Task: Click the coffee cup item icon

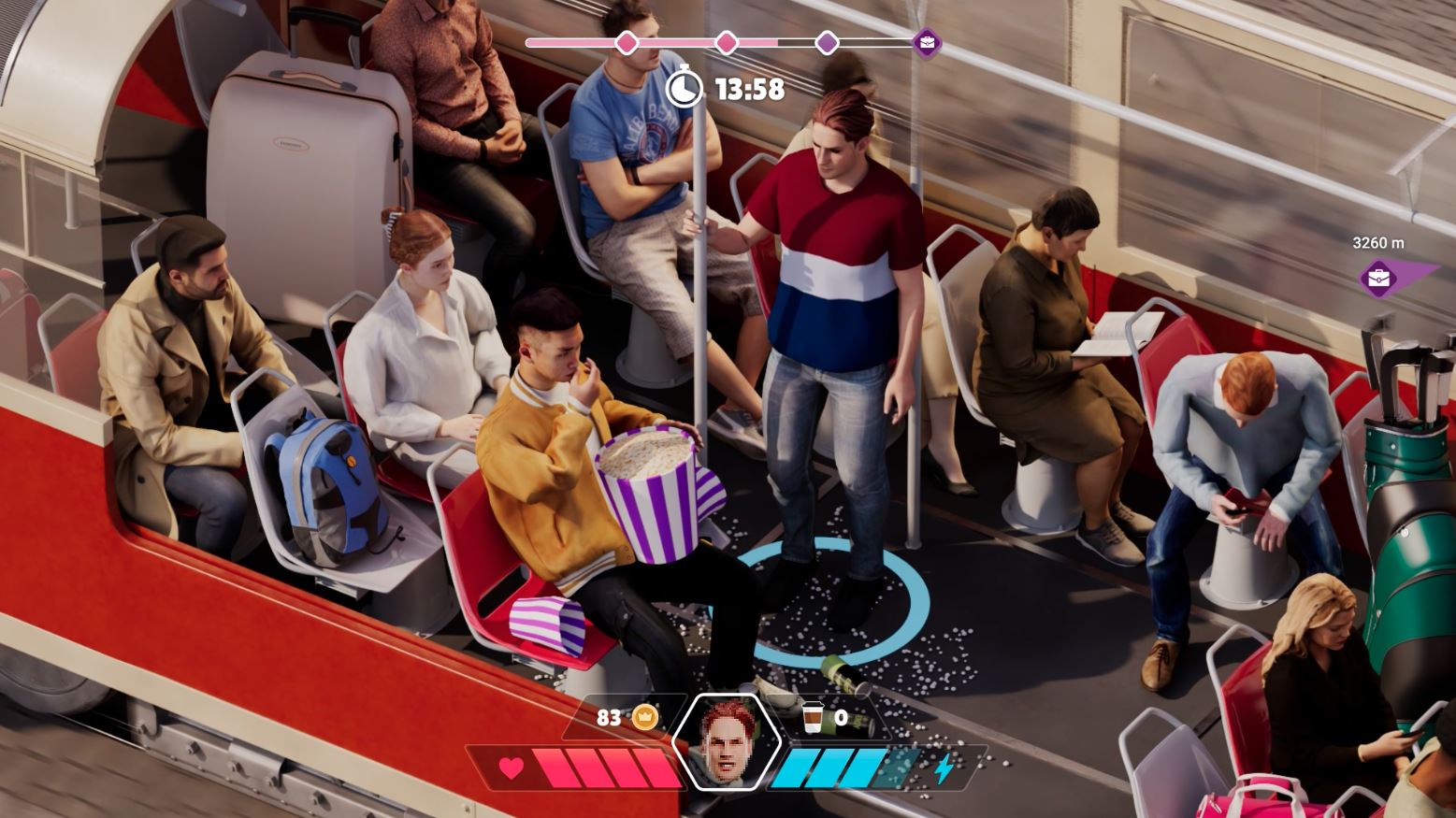Action: [813, 717]
